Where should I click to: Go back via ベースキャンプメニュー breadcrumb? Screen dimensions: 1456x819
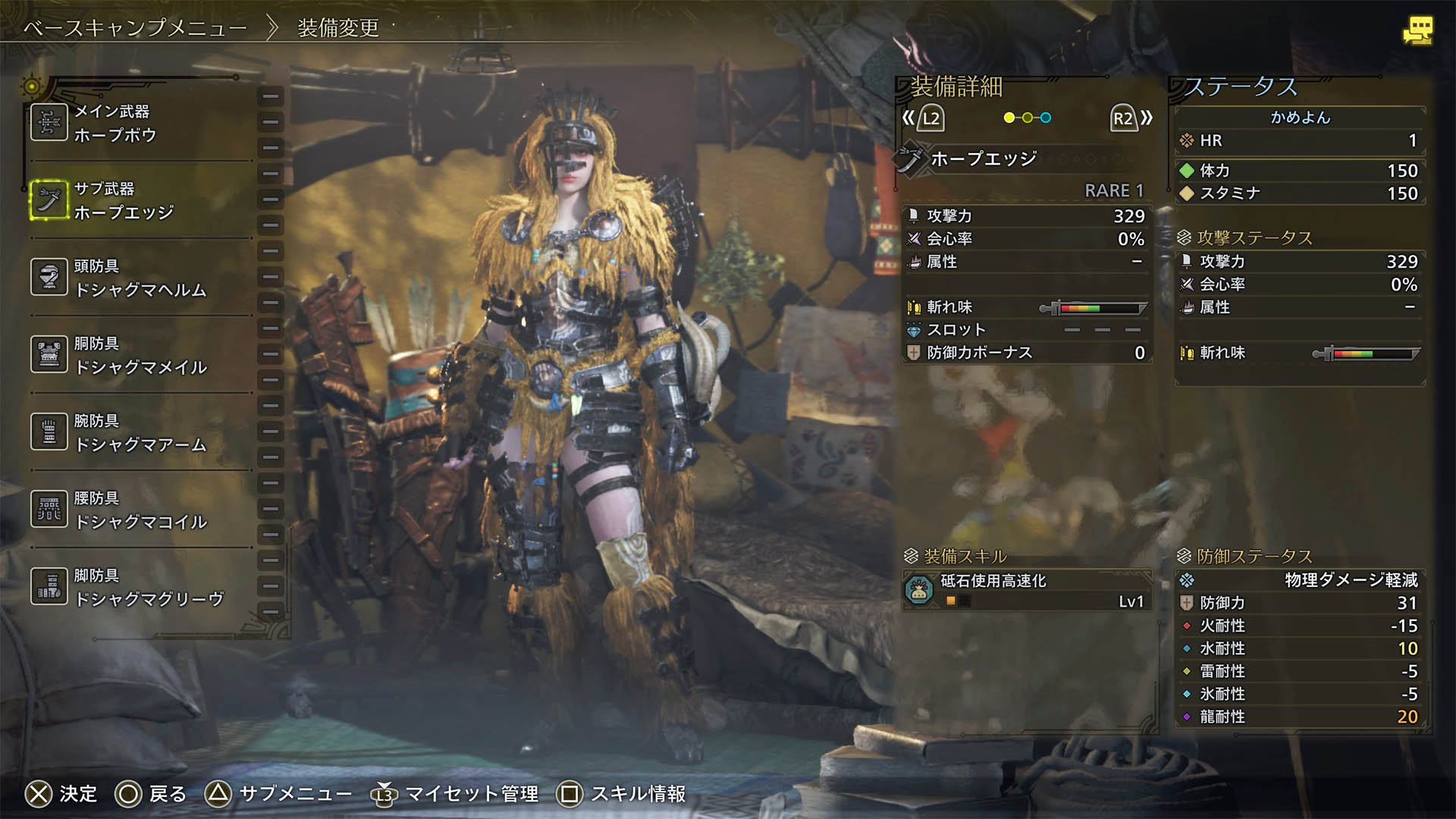135,29
